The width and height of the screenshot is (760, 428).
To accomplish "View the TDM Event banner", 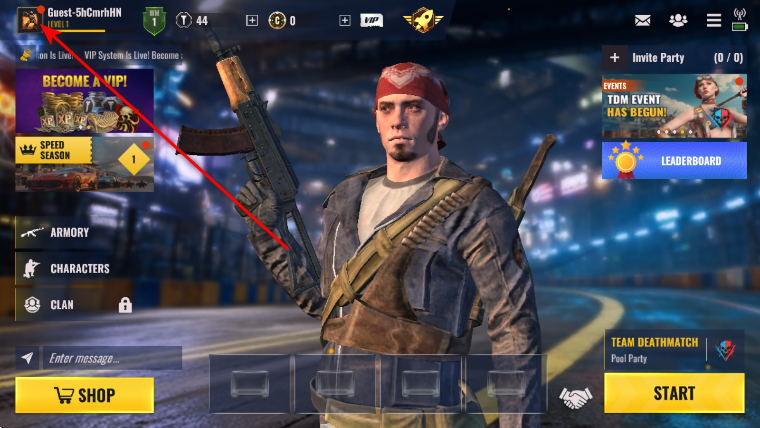I will 673,107.
